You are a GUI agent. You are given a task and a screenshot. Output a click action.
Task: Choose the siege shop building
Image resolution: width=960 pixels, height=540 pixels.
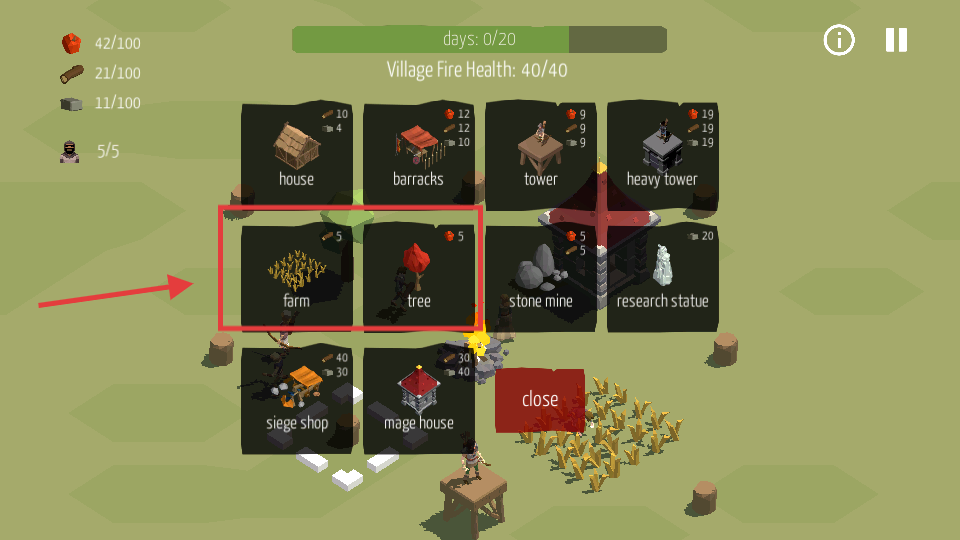[x=296, y=400]
